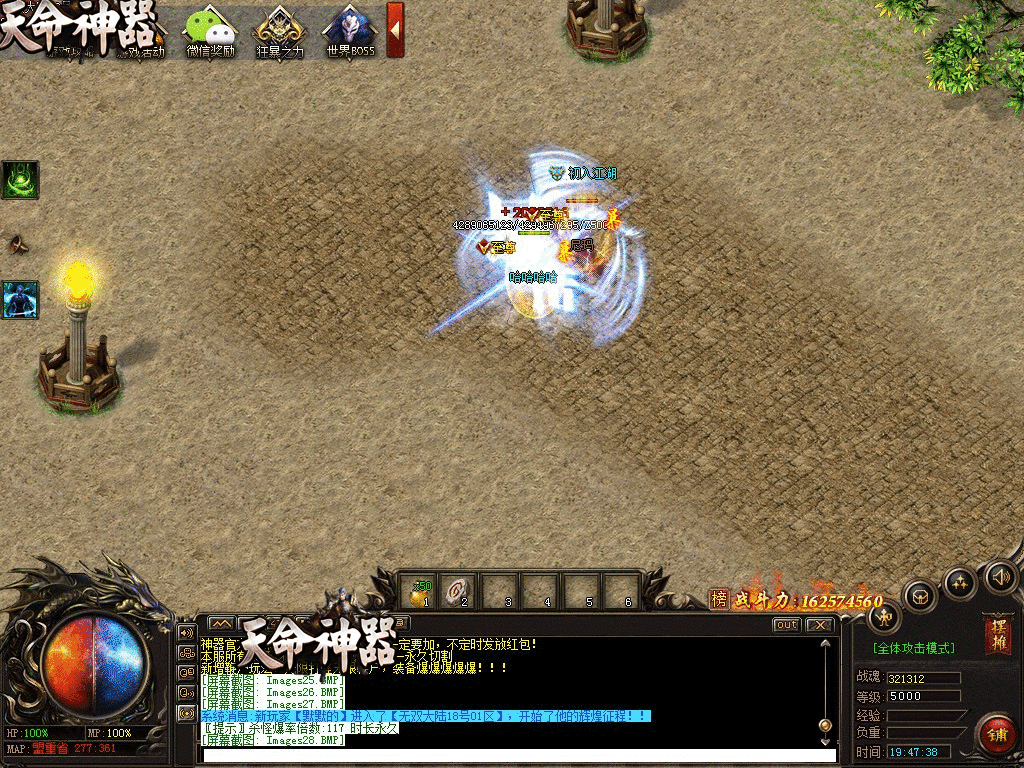Open the character panel round button
This screenshot has width=1024, height=768.
tap(883, 617)
